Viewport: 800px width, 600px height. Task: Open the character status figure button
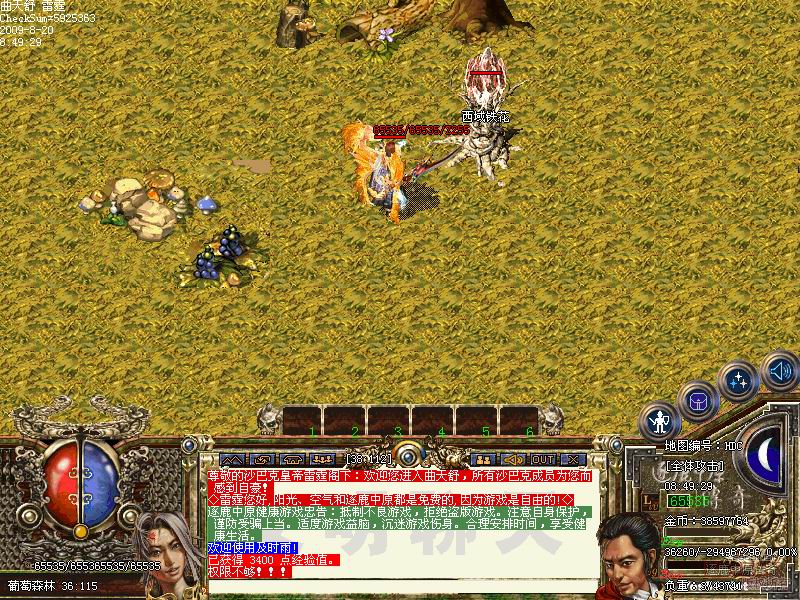659,419
